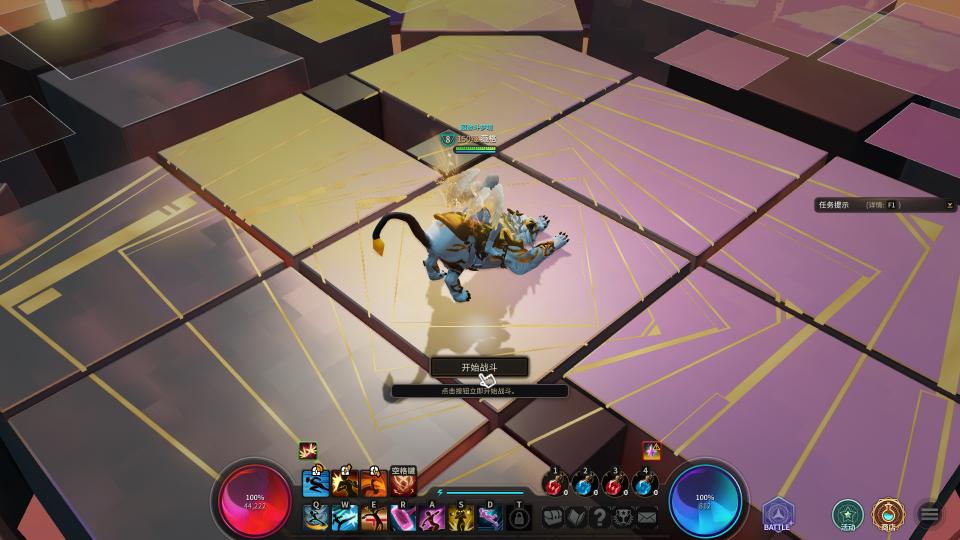The image size is (960, 540).
Task: Activate the yellow S skill
Action: tap(461, 517)
